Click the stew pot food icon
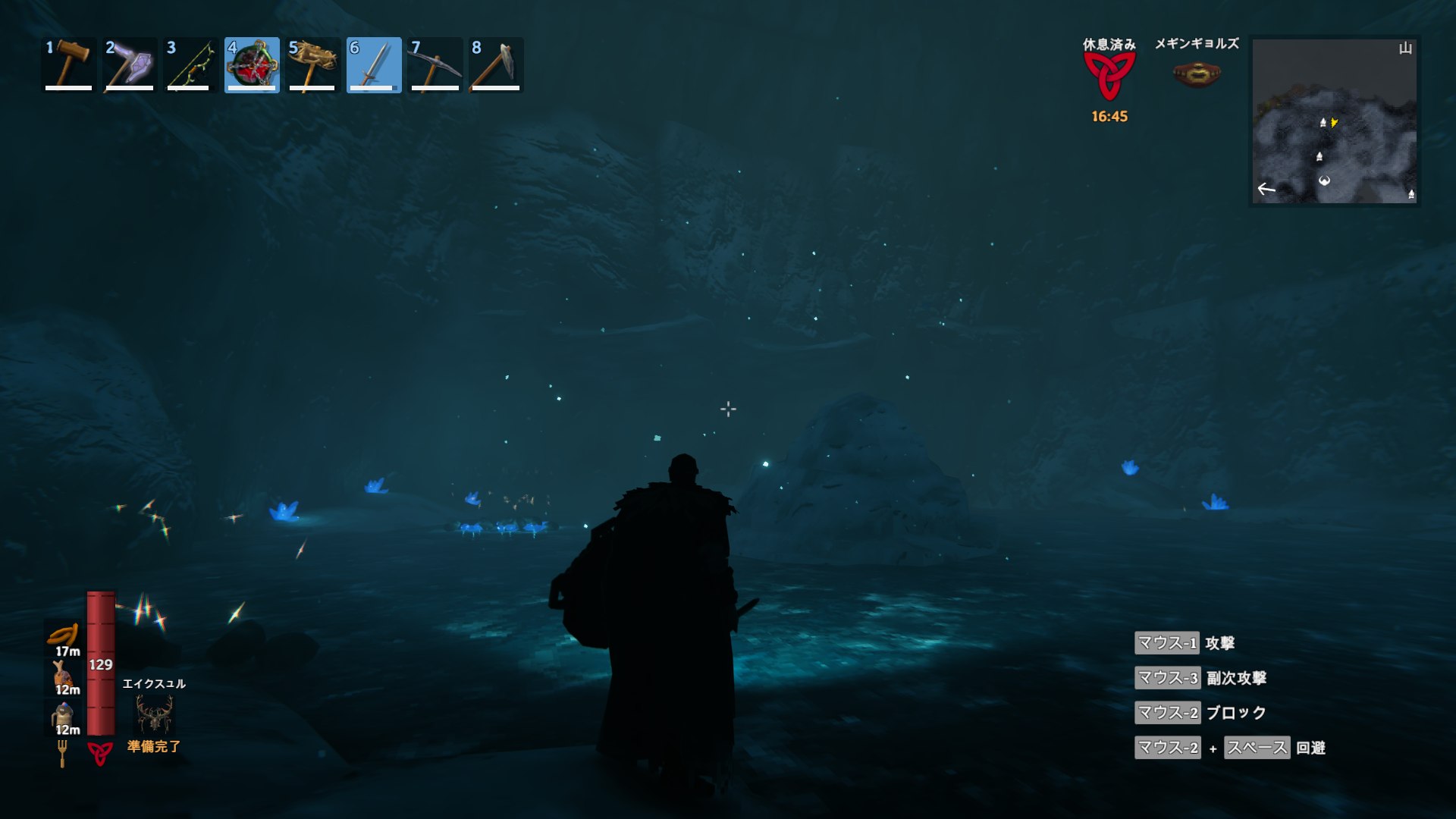This screenshot has width=1456, height=819. (63, 714)
